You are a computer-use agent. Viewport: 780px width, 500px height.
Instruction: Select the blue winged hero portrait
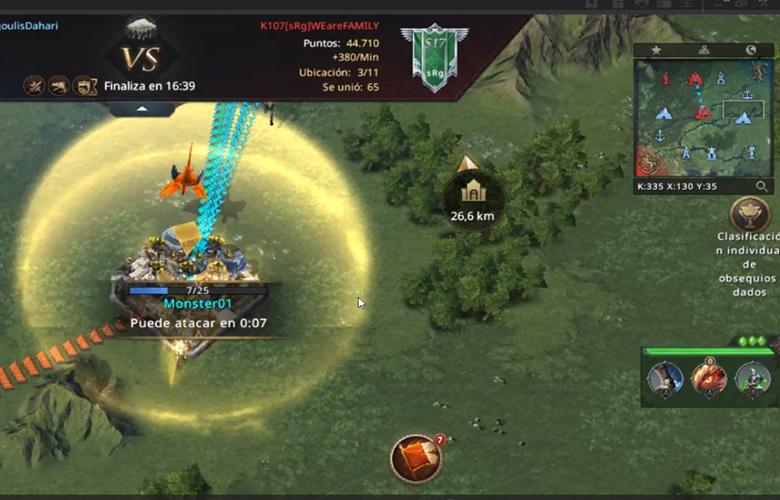pyautogui.click(x=665, y=378)
